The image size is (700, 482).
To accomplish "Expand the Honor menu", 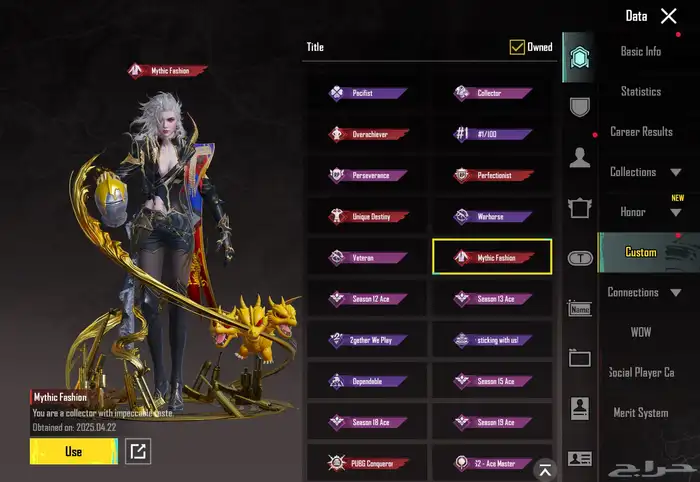I will (x=645, y=212).
